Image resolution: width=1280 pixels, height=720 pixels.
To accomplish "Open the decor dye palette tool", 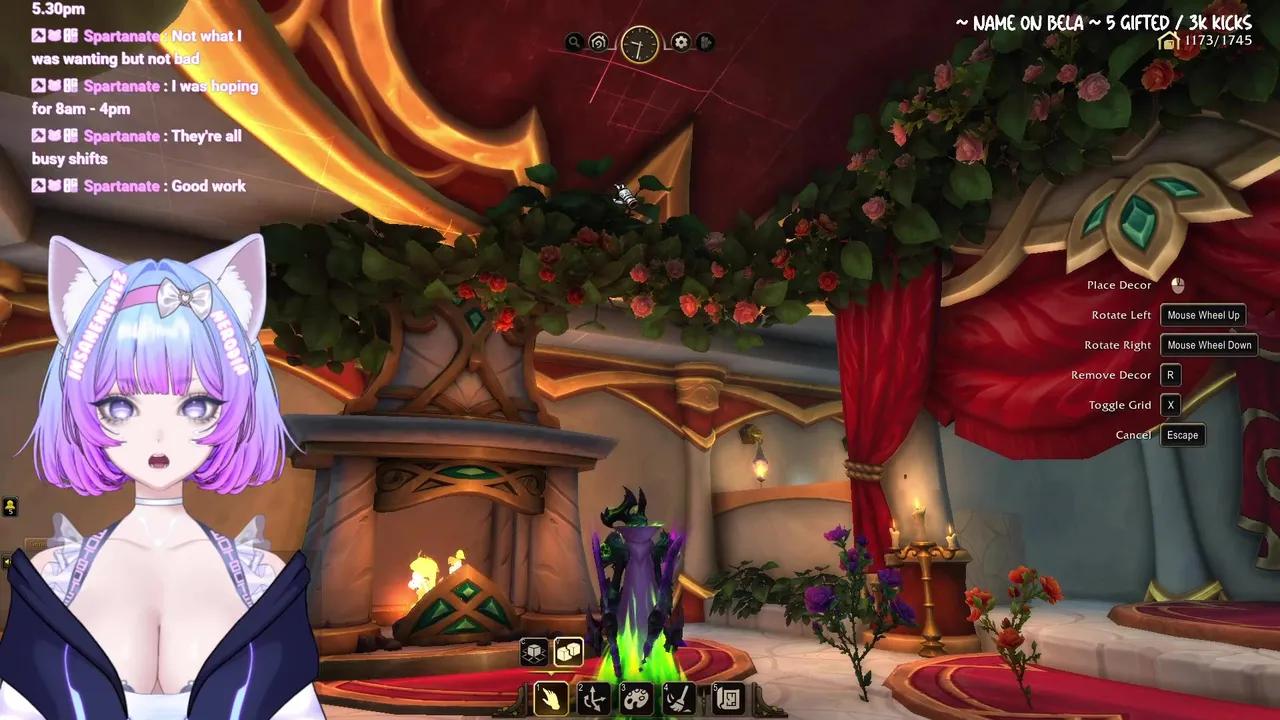I will click(635, 698).
